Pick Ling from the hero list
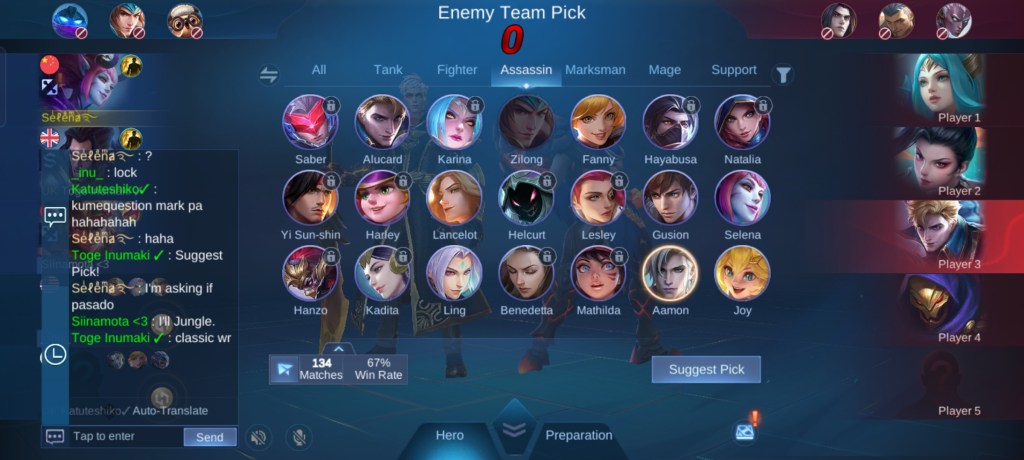This screenshot has height=460, width=1024. coord(454,273)
